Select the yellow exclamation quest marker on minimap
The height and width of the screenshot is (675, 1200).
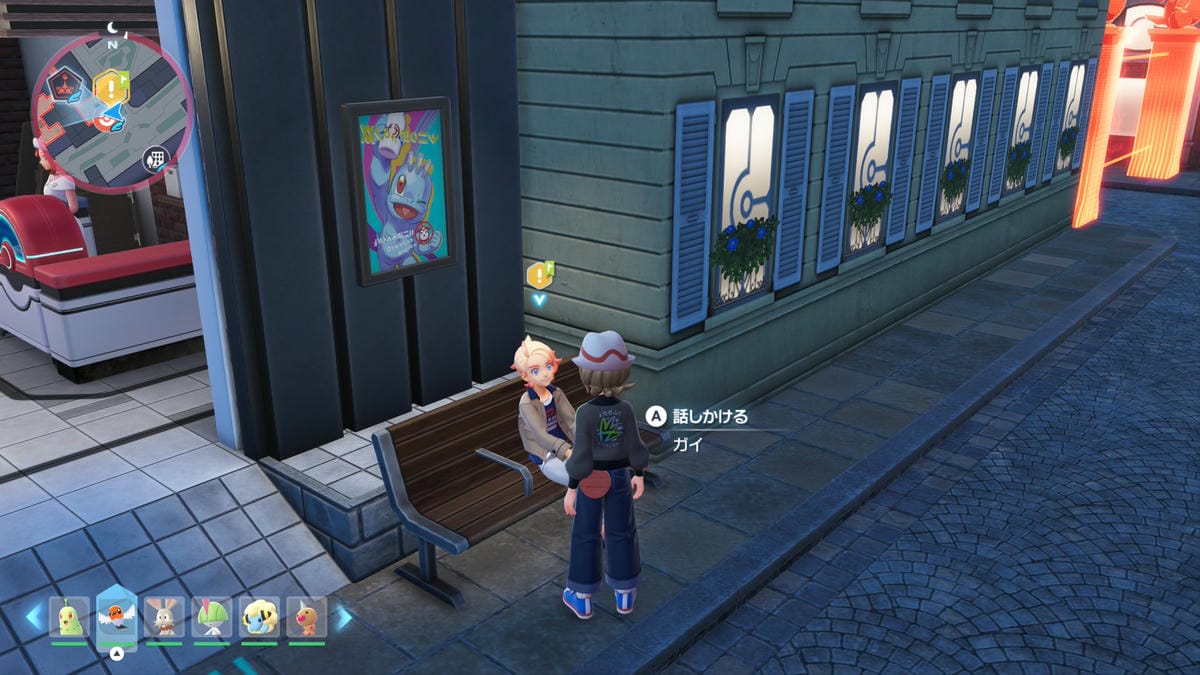point(111,86)
